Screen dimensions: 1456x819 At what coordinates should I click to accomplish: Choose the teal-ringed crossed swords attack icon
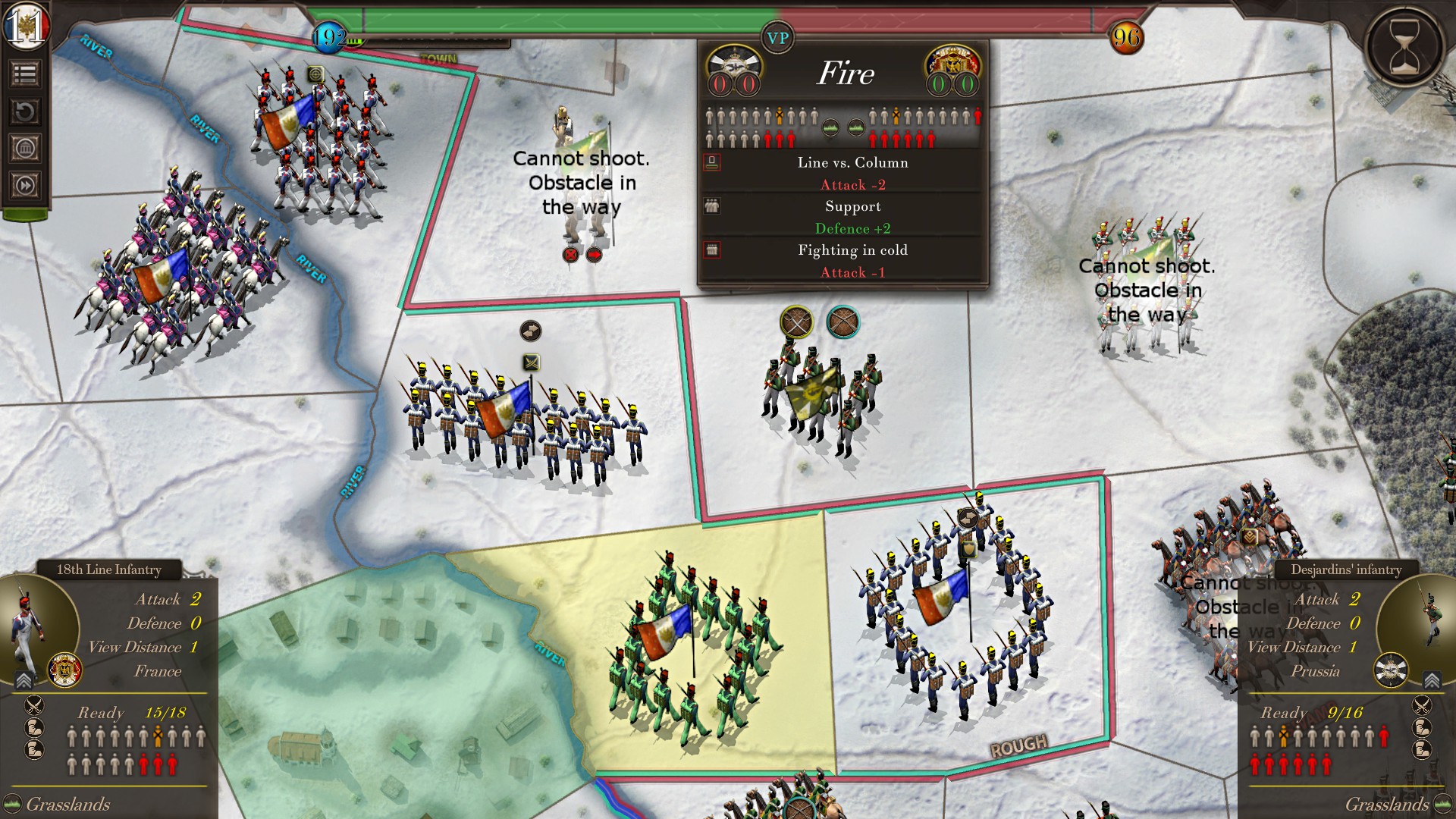[843, 323]
